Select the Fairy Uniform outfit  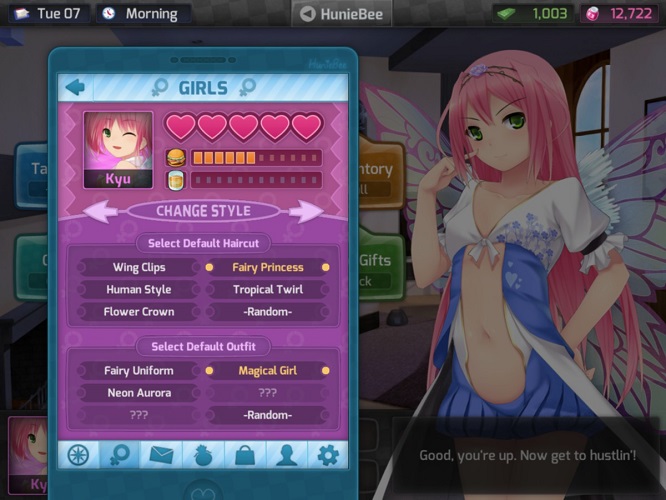[138, 371]
